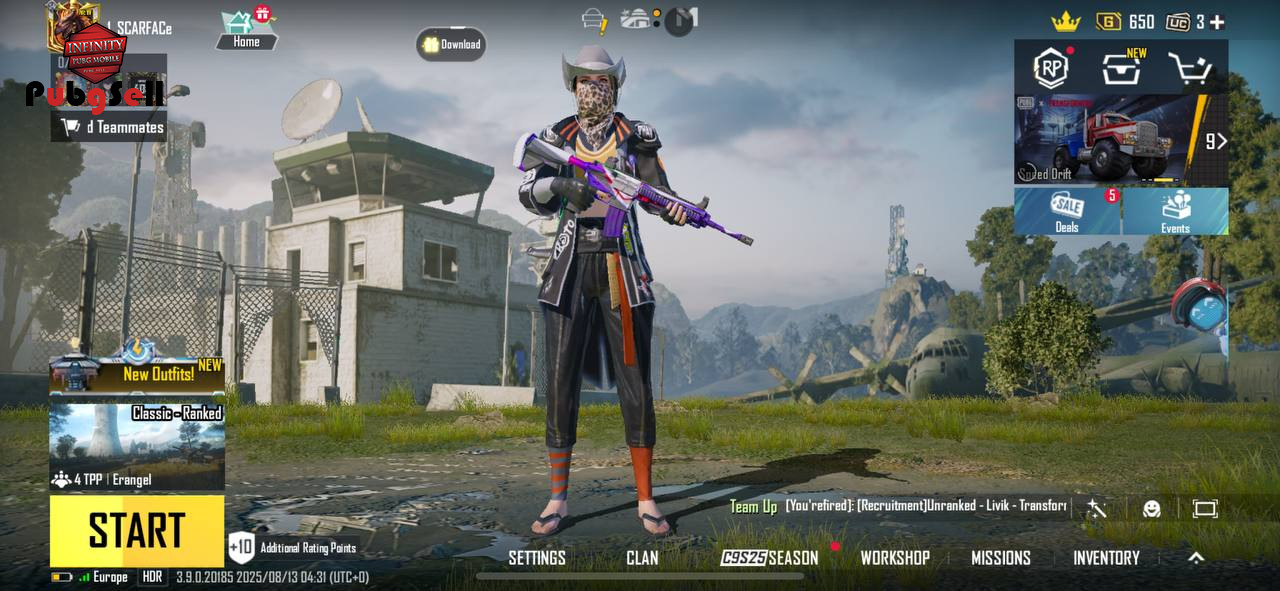Open the Team Up recruitment chat

pos(900,506)
